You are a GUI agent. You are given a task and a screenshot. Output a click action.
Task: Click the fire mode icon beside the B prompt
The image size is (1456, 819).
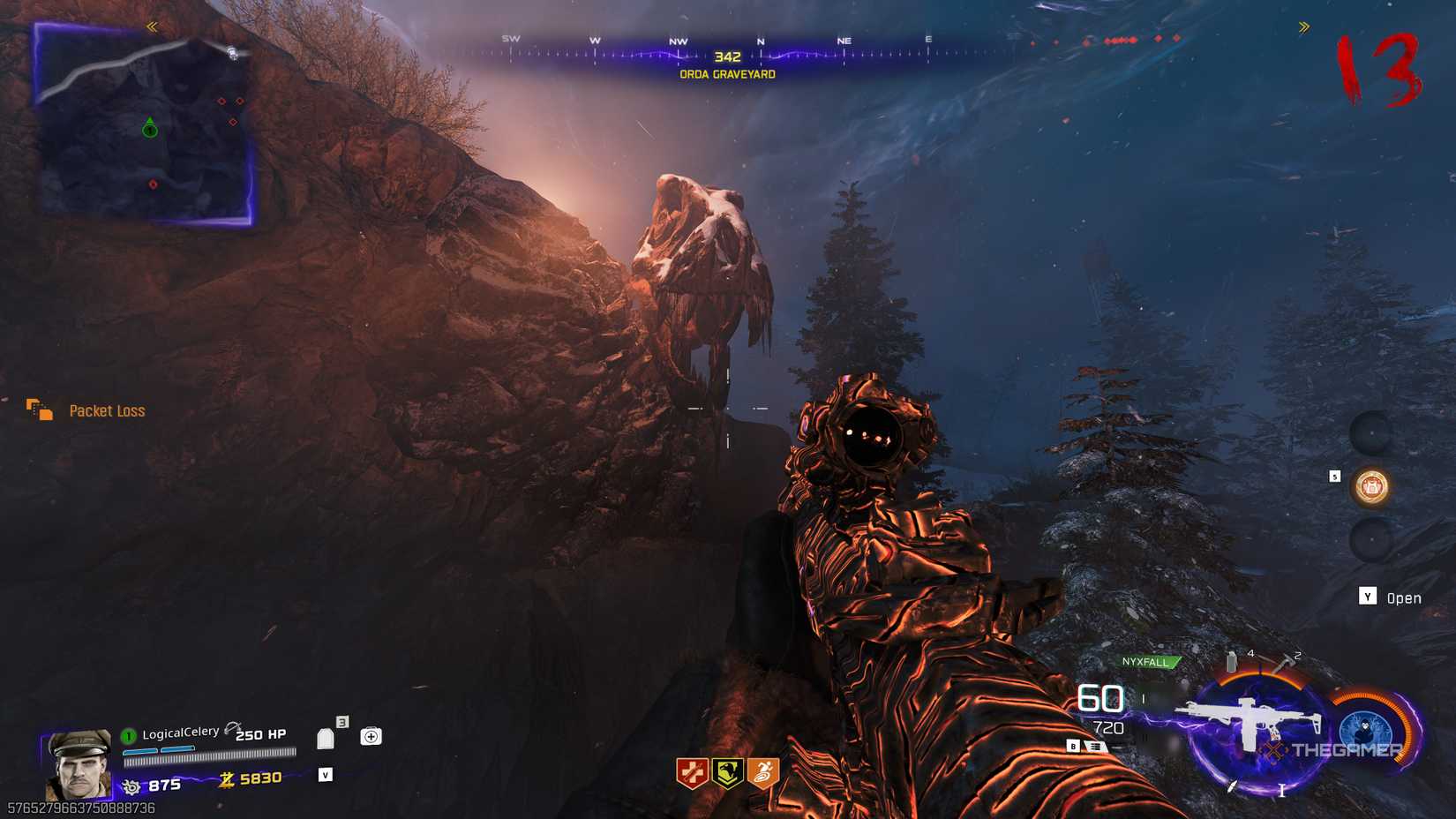point(1094,746)
